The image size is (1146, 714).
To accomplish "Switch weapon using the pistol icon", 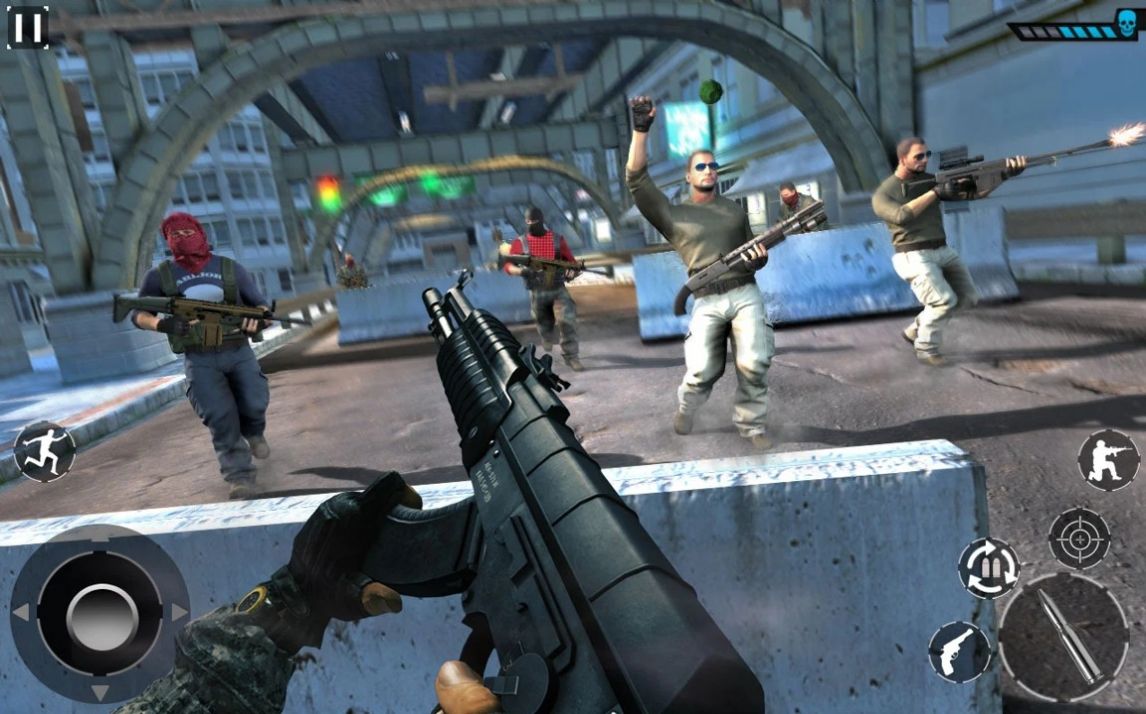I will coord(958,651).
